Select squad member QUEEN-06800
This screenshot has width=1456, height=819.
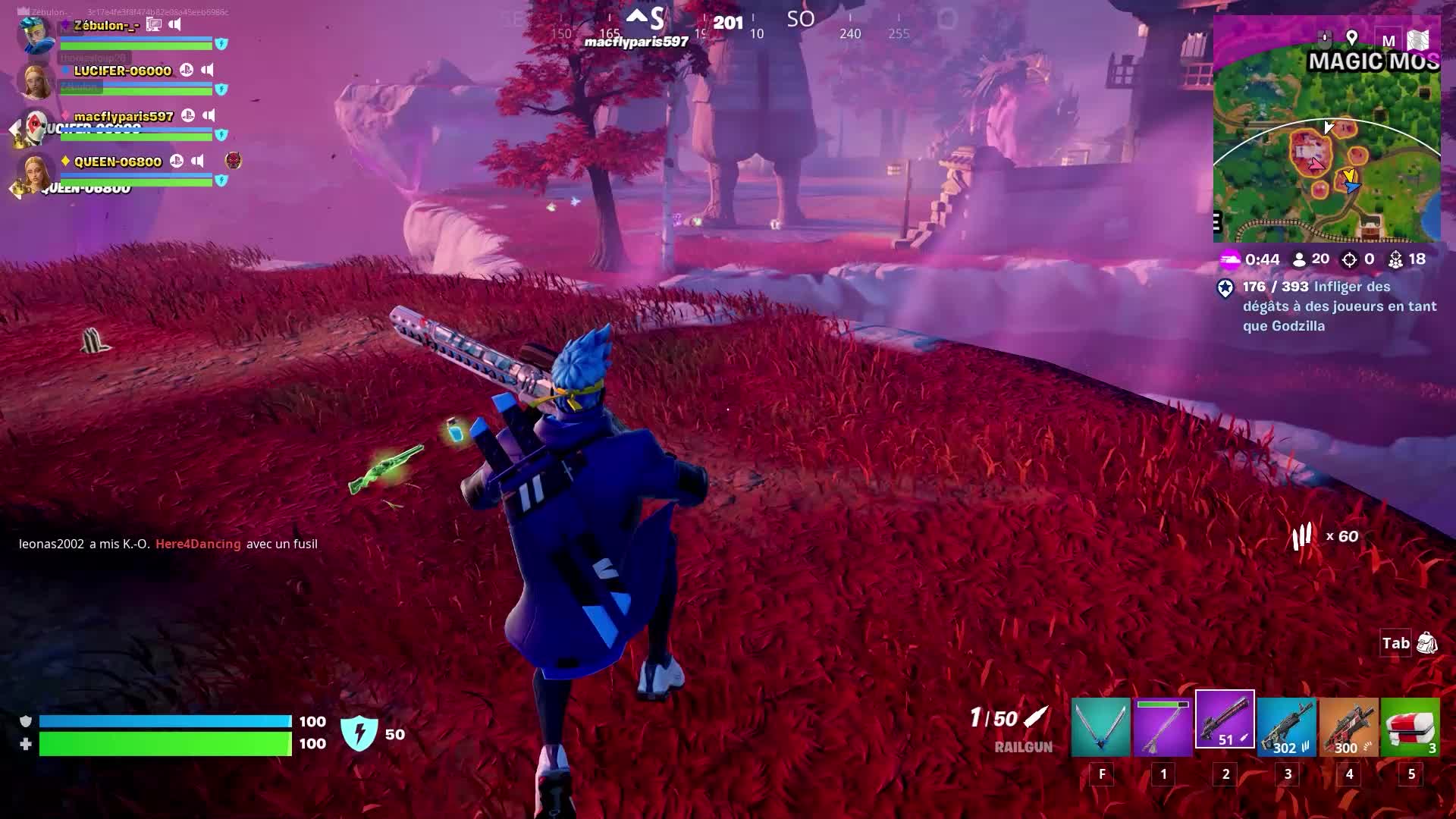[118, 162]
